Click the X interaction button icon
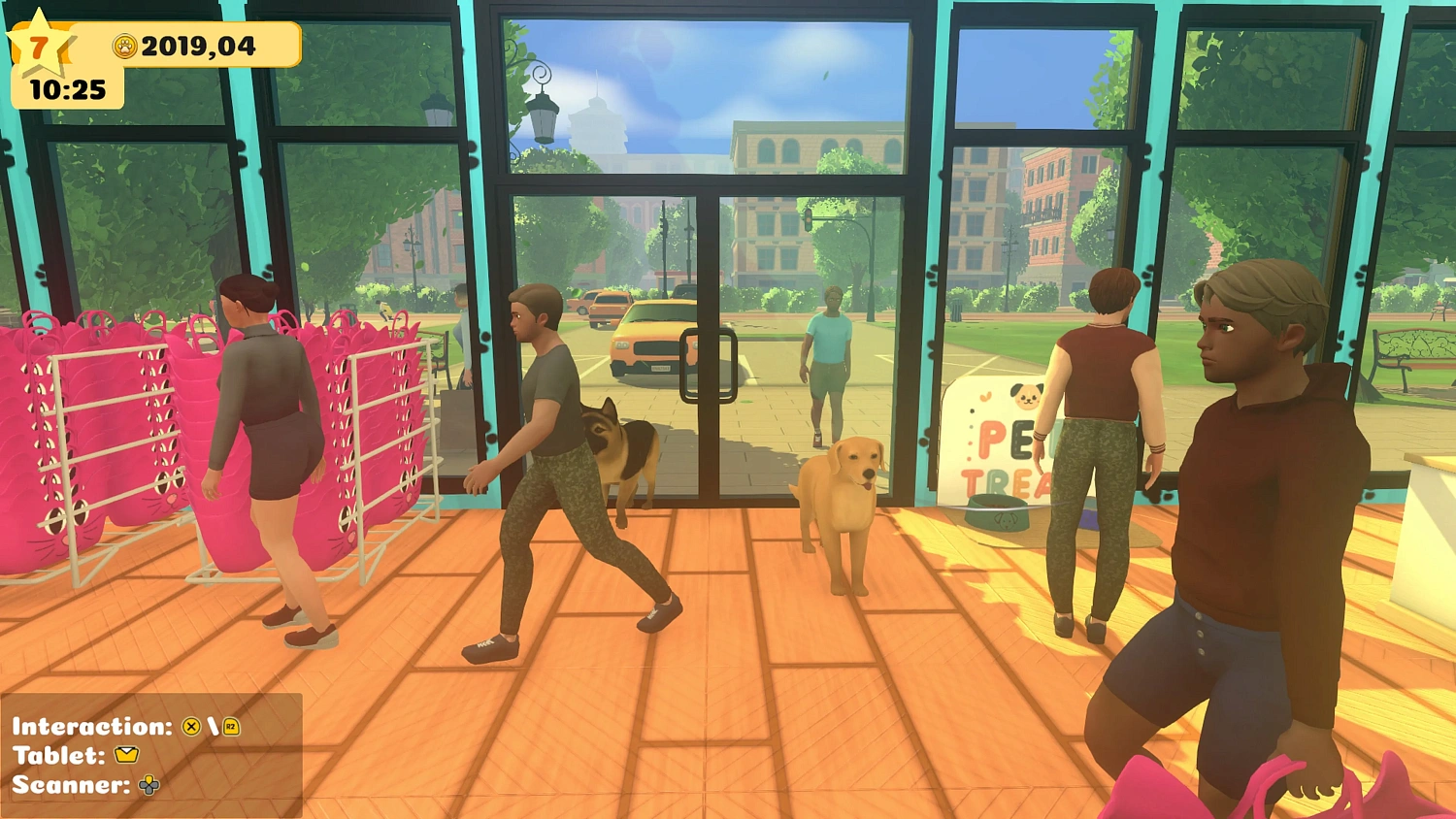The width and height of the screenshot is (1456, 819). pos(191,727)
